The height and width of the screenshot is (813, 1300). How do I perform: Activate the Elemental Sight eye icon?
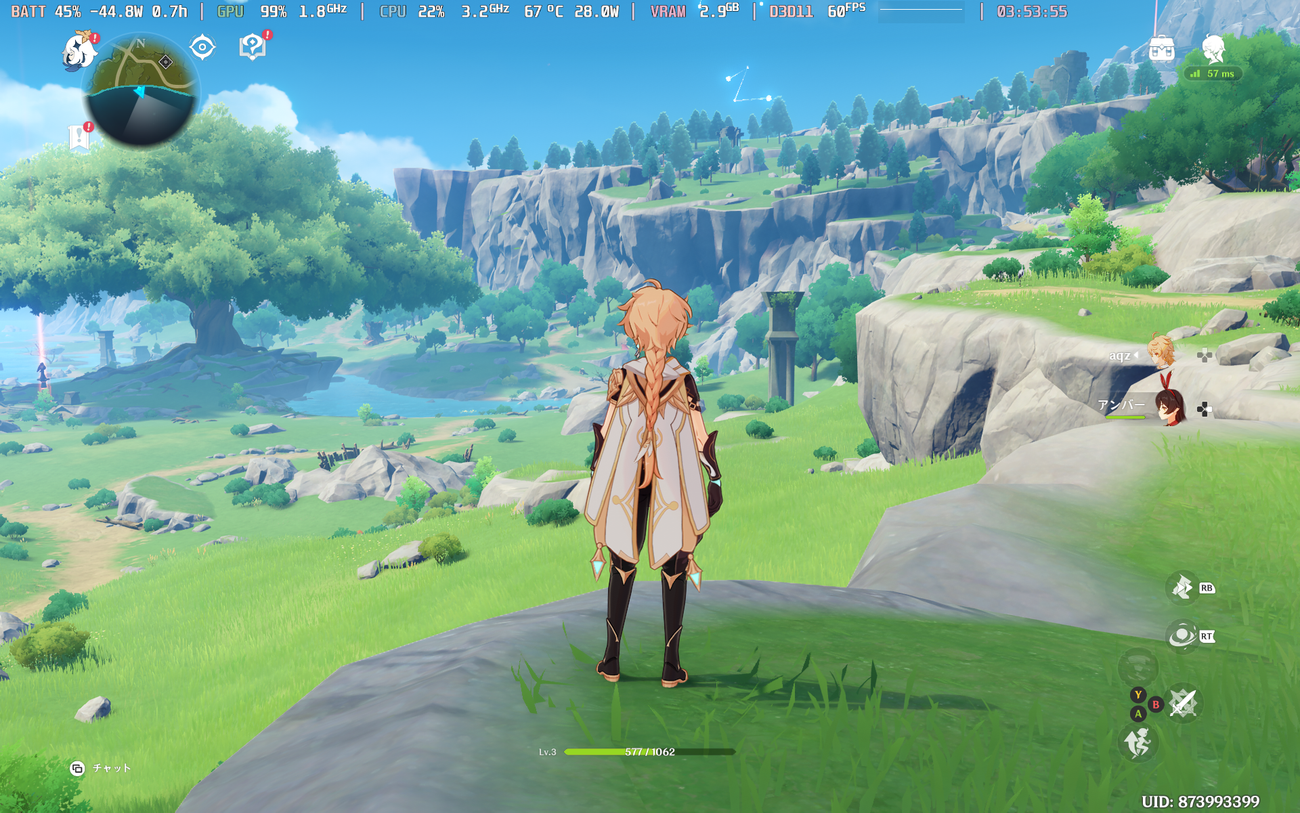pos(203,47)
